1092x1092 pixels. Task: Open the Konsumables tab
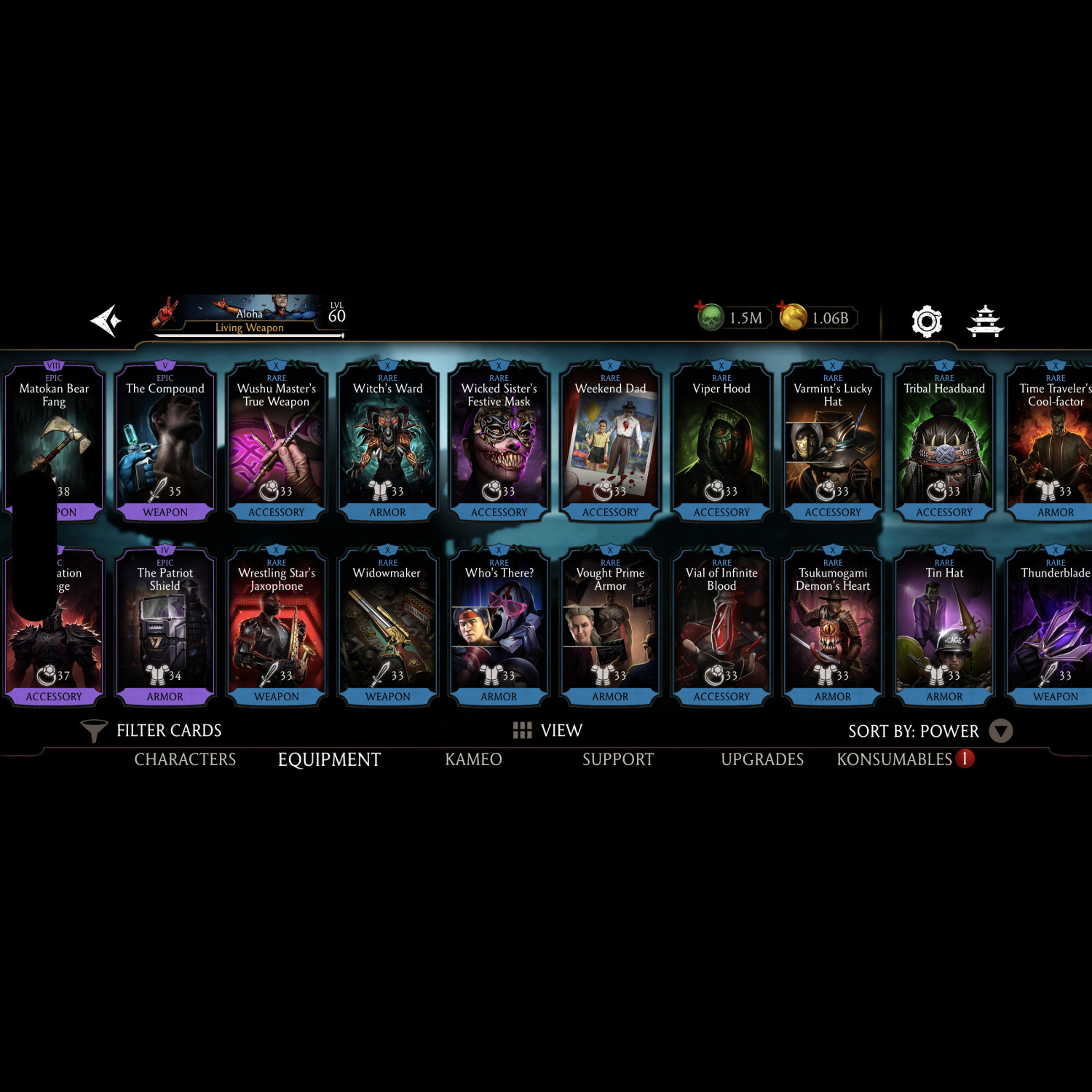(x=895, y=759)
